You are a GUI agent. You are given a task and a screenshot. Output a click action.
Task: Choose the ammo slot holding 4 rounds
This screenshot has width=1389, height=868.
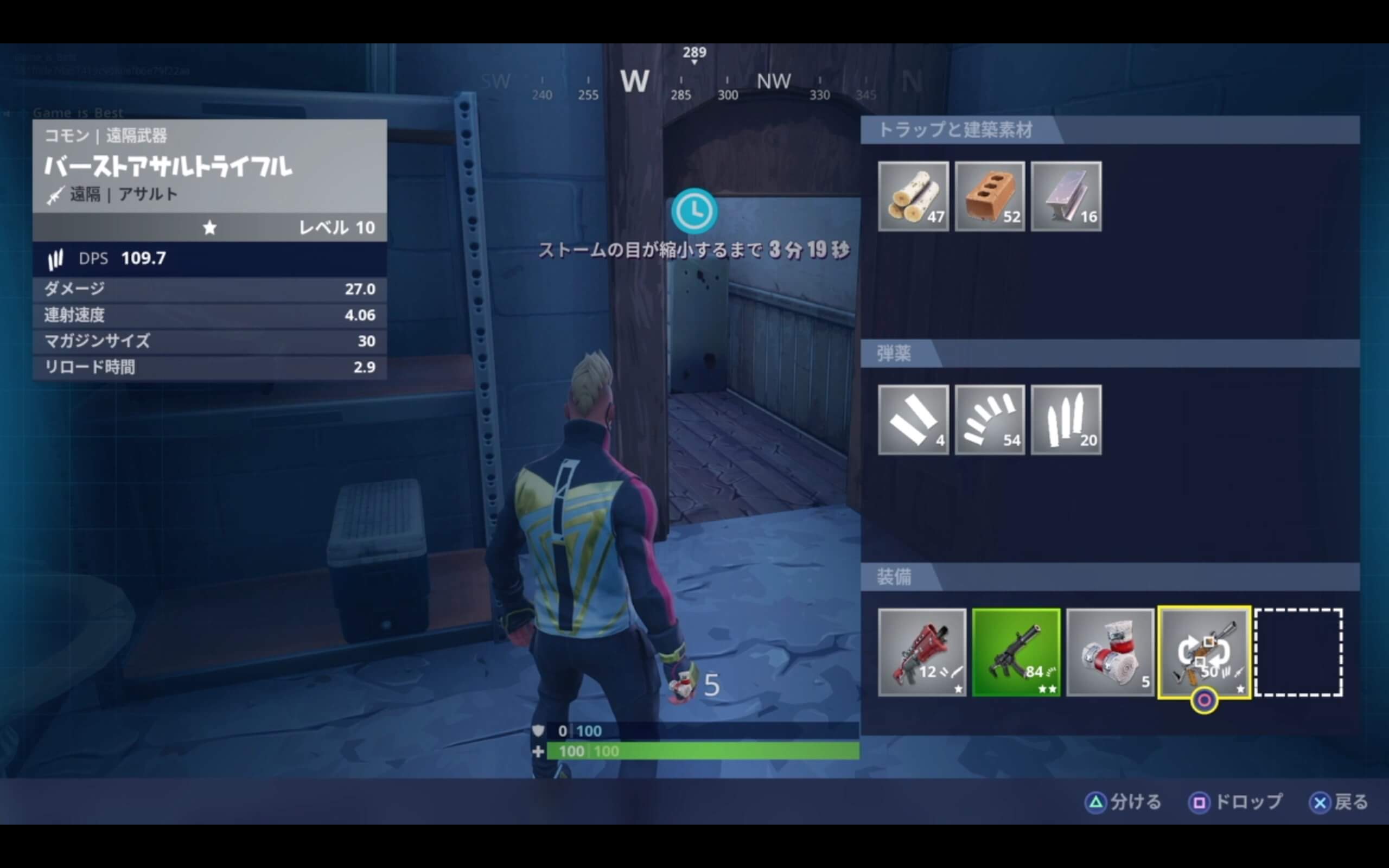913,420
